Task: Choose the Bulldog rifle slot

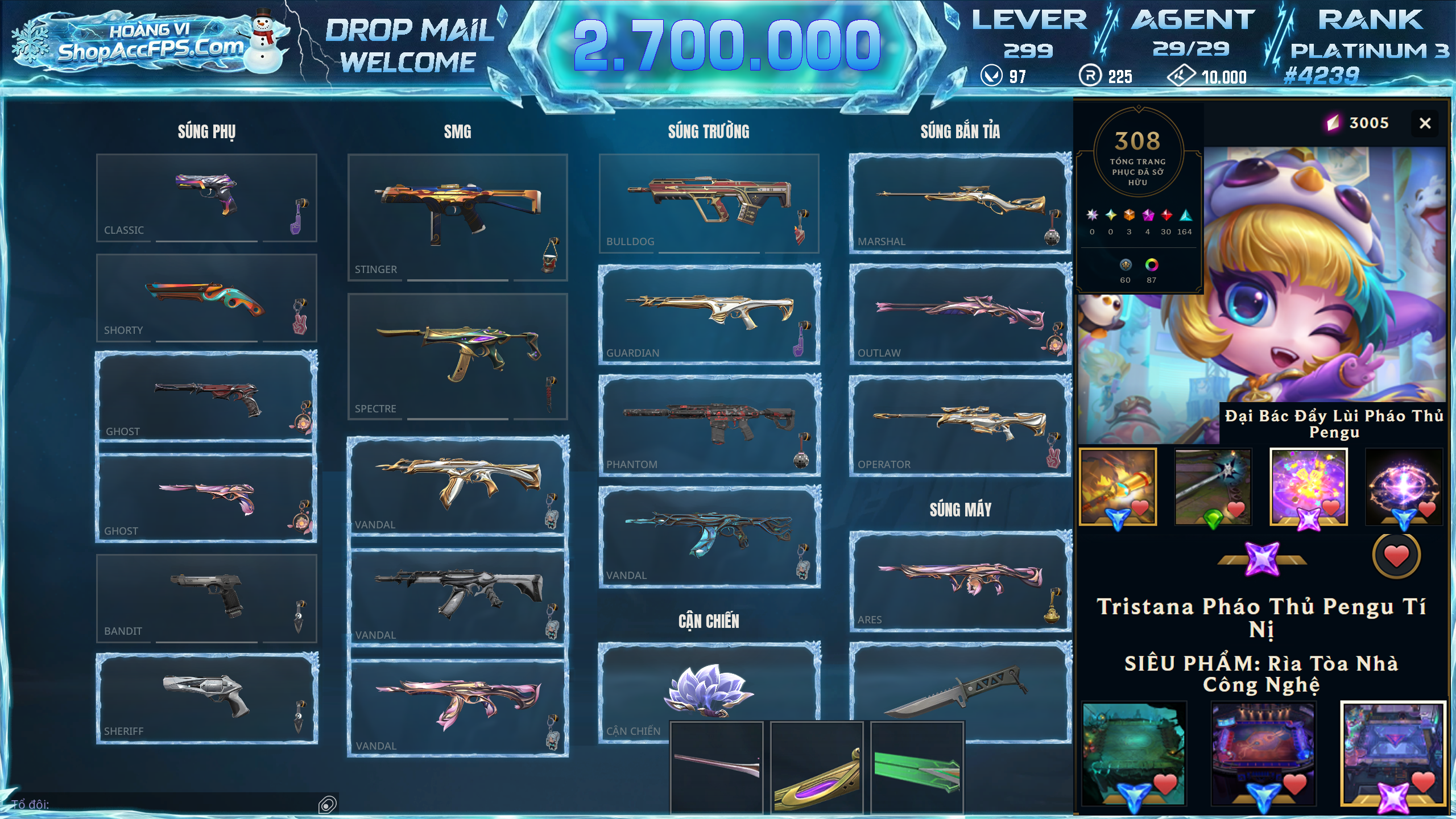Action: point(709,203)
